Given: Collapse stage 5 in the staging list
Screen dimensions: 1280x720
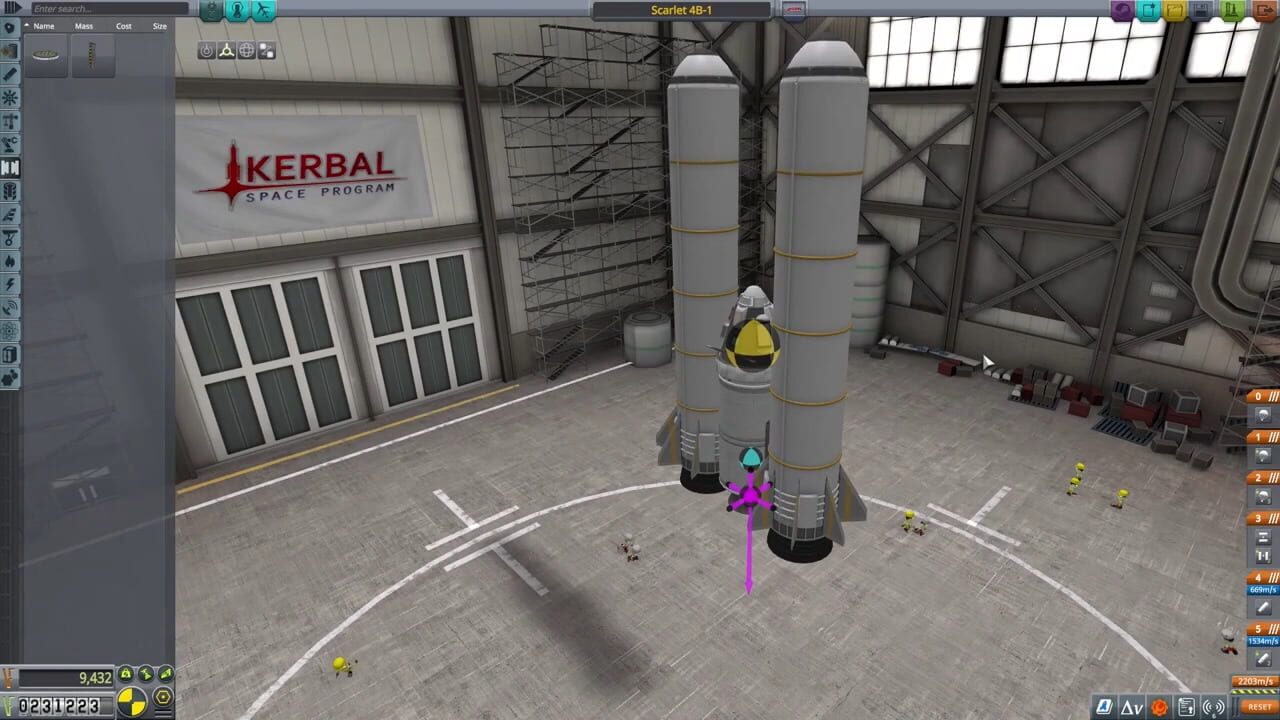Looking at the screenshot, I should coord(1272,627).
